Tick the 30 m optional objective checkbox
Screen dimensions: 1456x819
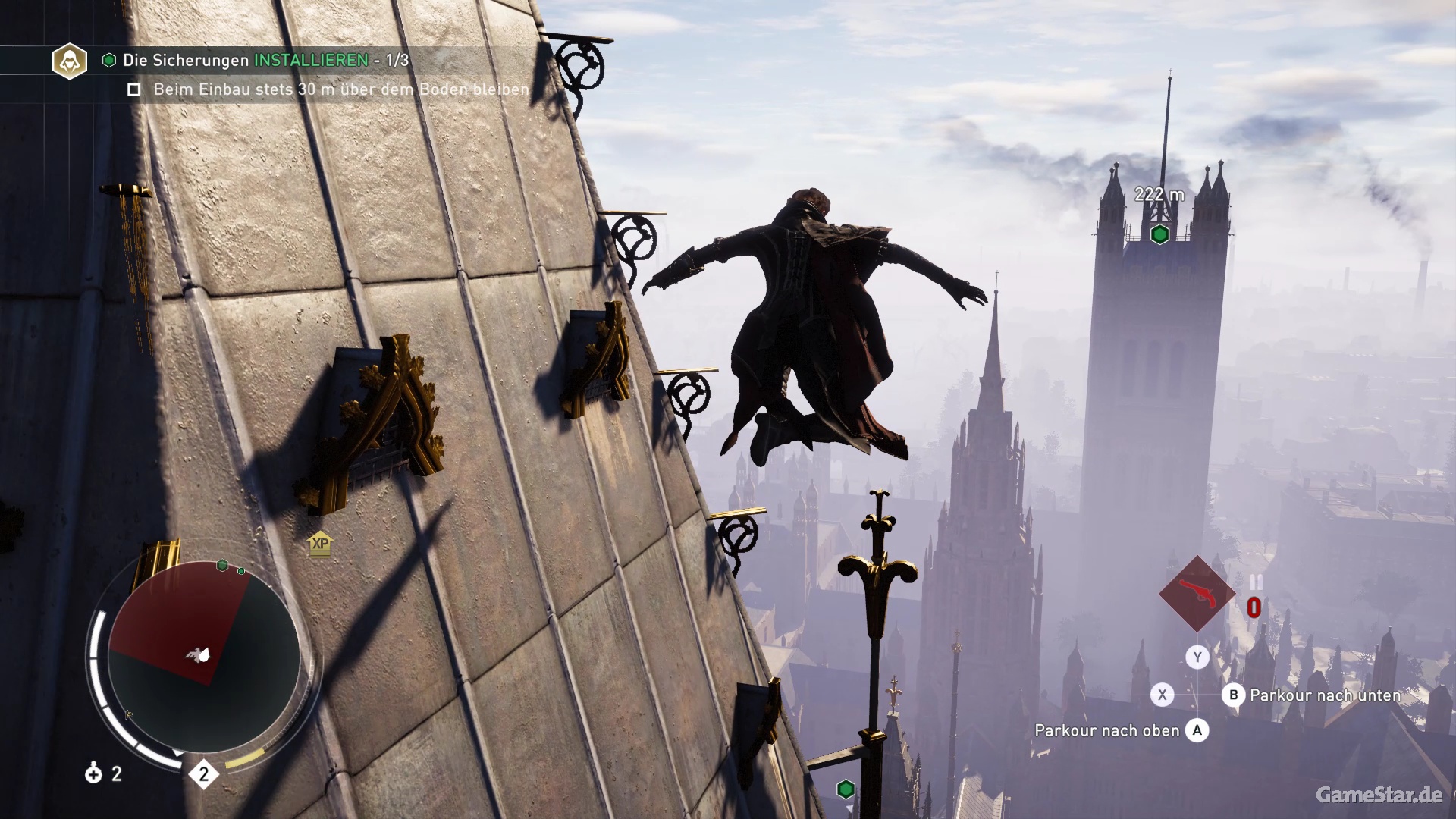click(134, 89)
